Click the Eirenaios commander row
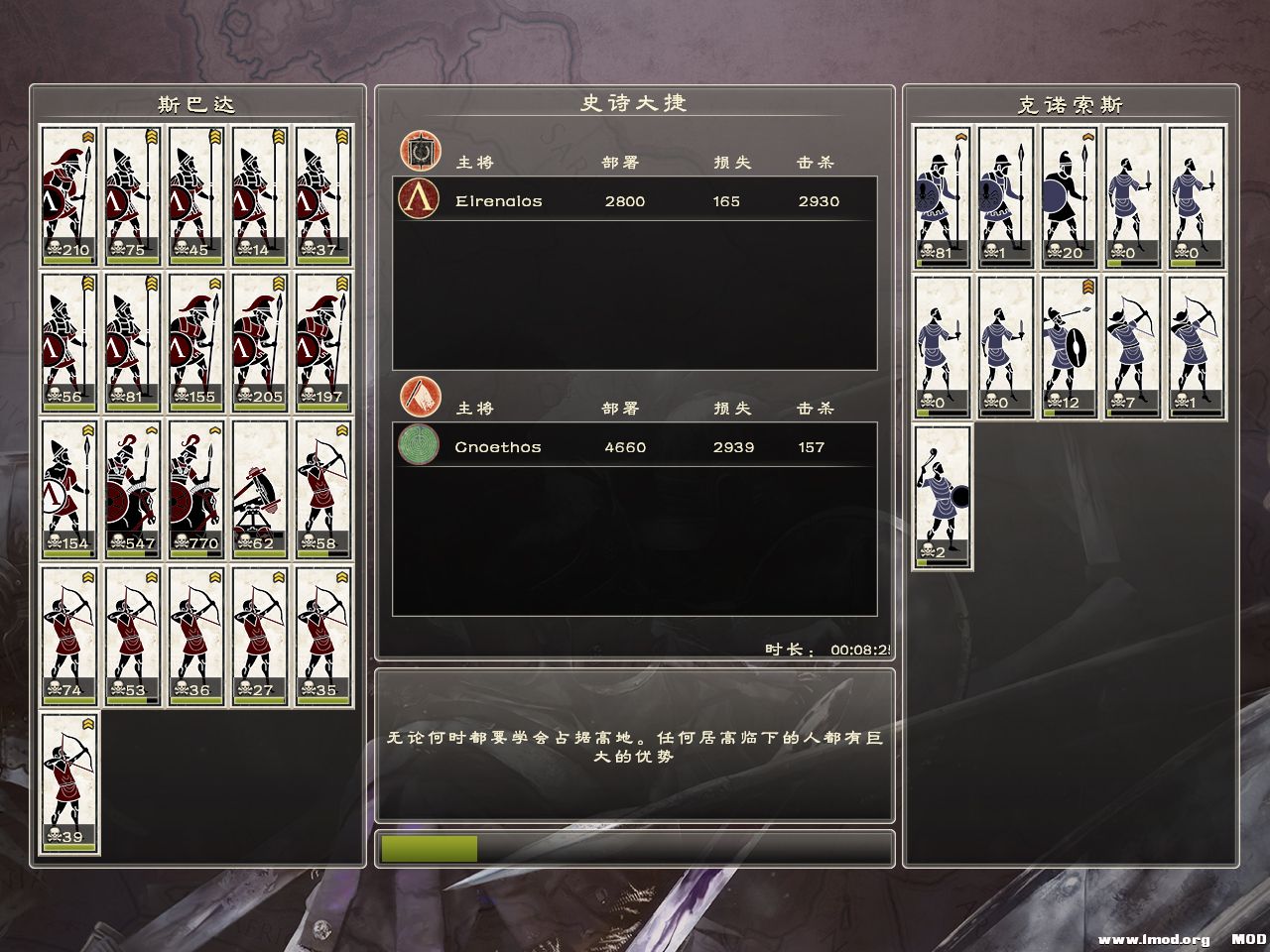1270x952 pixels. coord(633,201)
